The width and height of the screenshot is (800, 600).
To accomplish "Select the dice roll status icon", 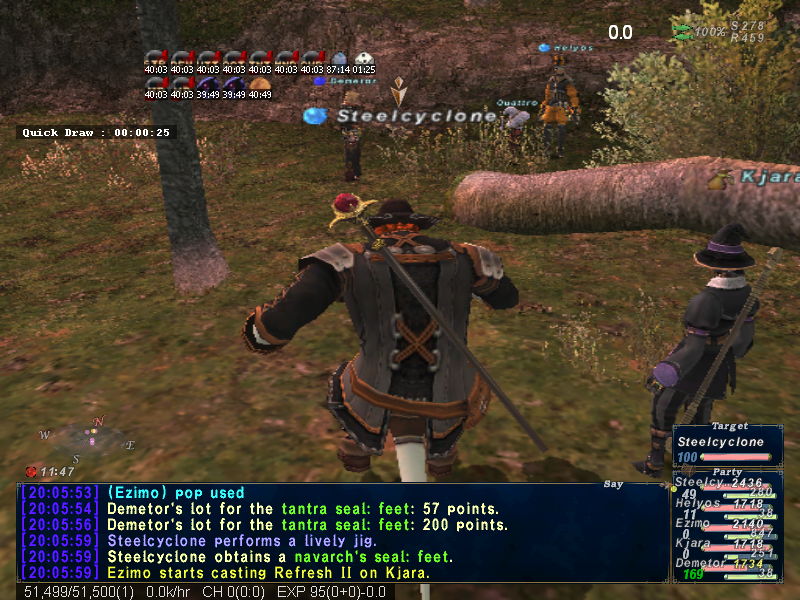I will (x=365, y=58).
